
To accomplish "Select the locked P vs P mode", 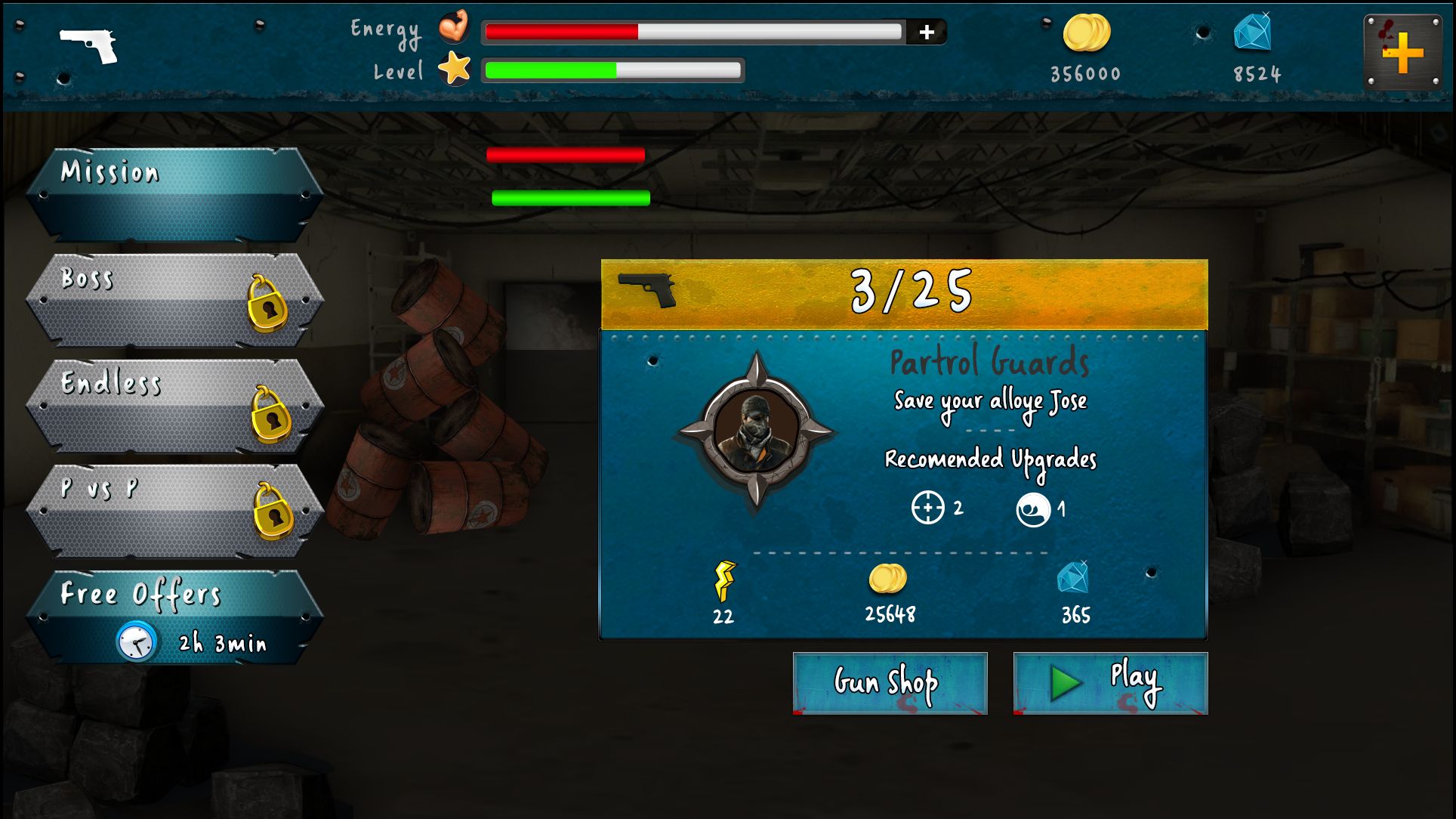I will (175, 511).
